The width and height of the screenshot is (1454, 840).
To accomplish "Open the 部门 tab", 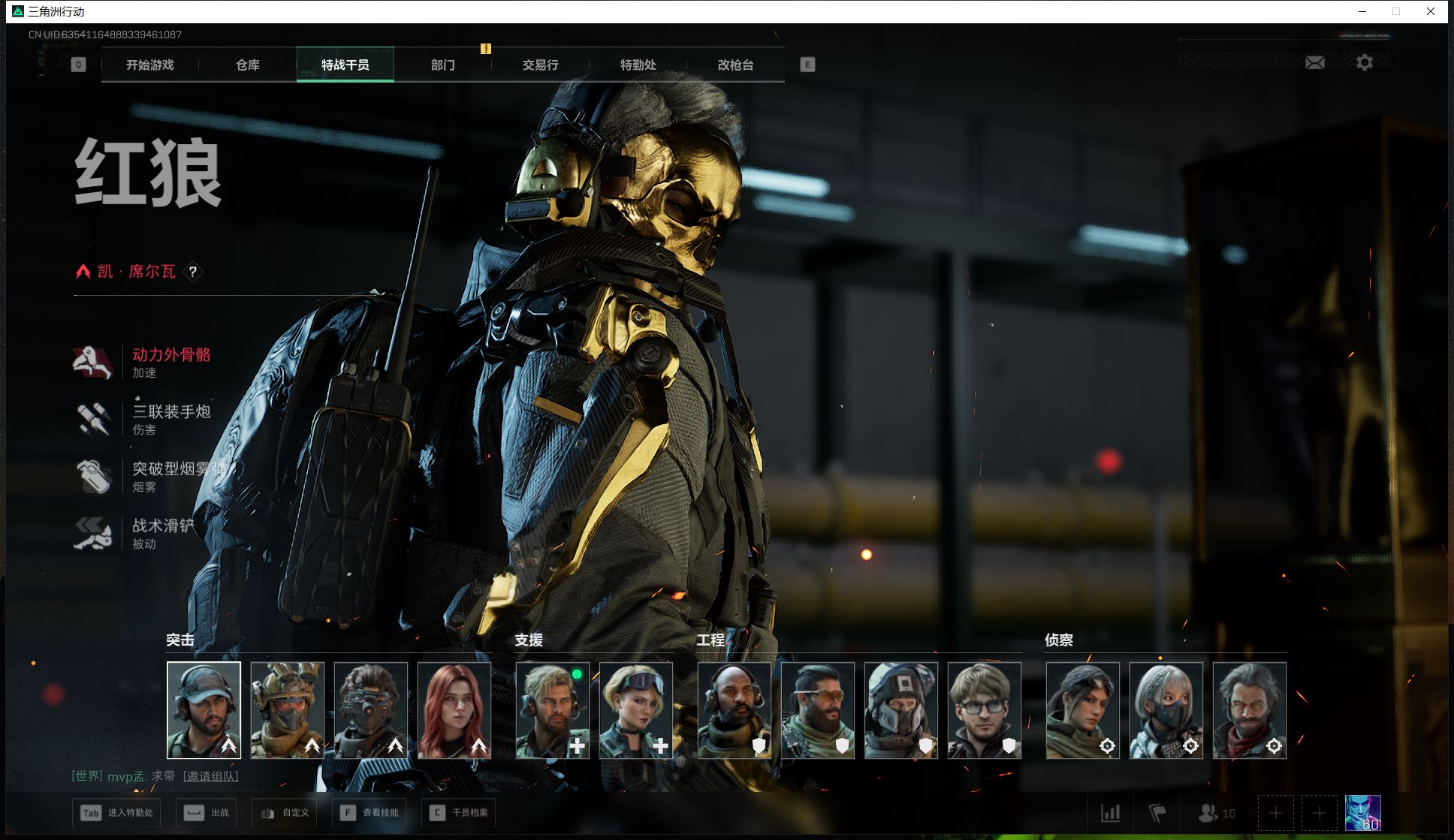I will (442, 65).
